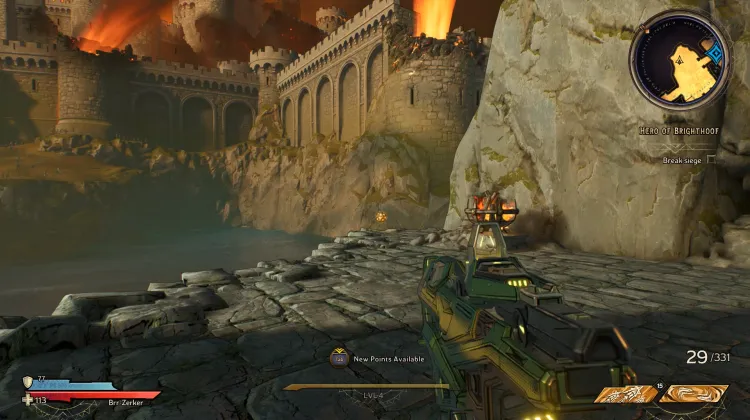
Task: Tick the Break siege objective checkbox
Action: (711, 159)
